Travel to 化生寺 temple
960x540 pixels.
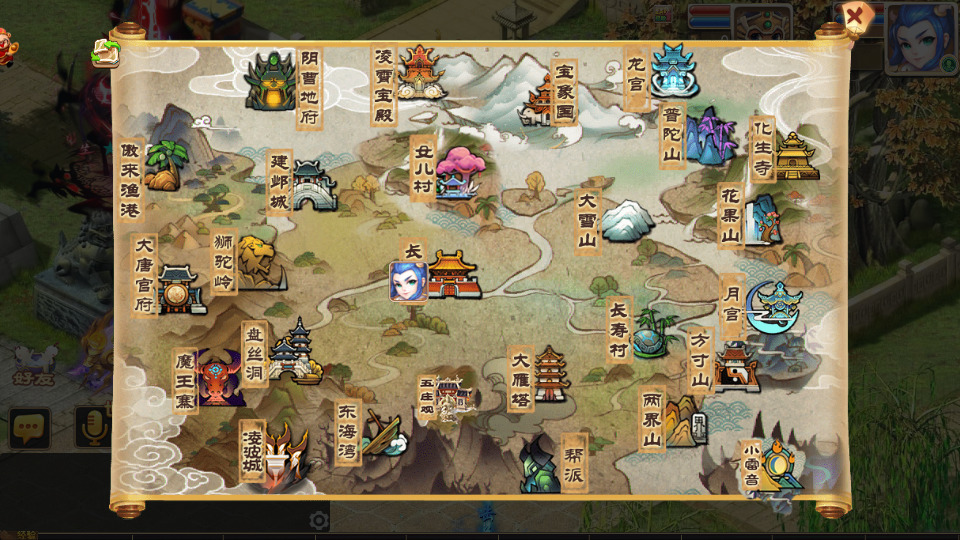(x=795, y=157)
